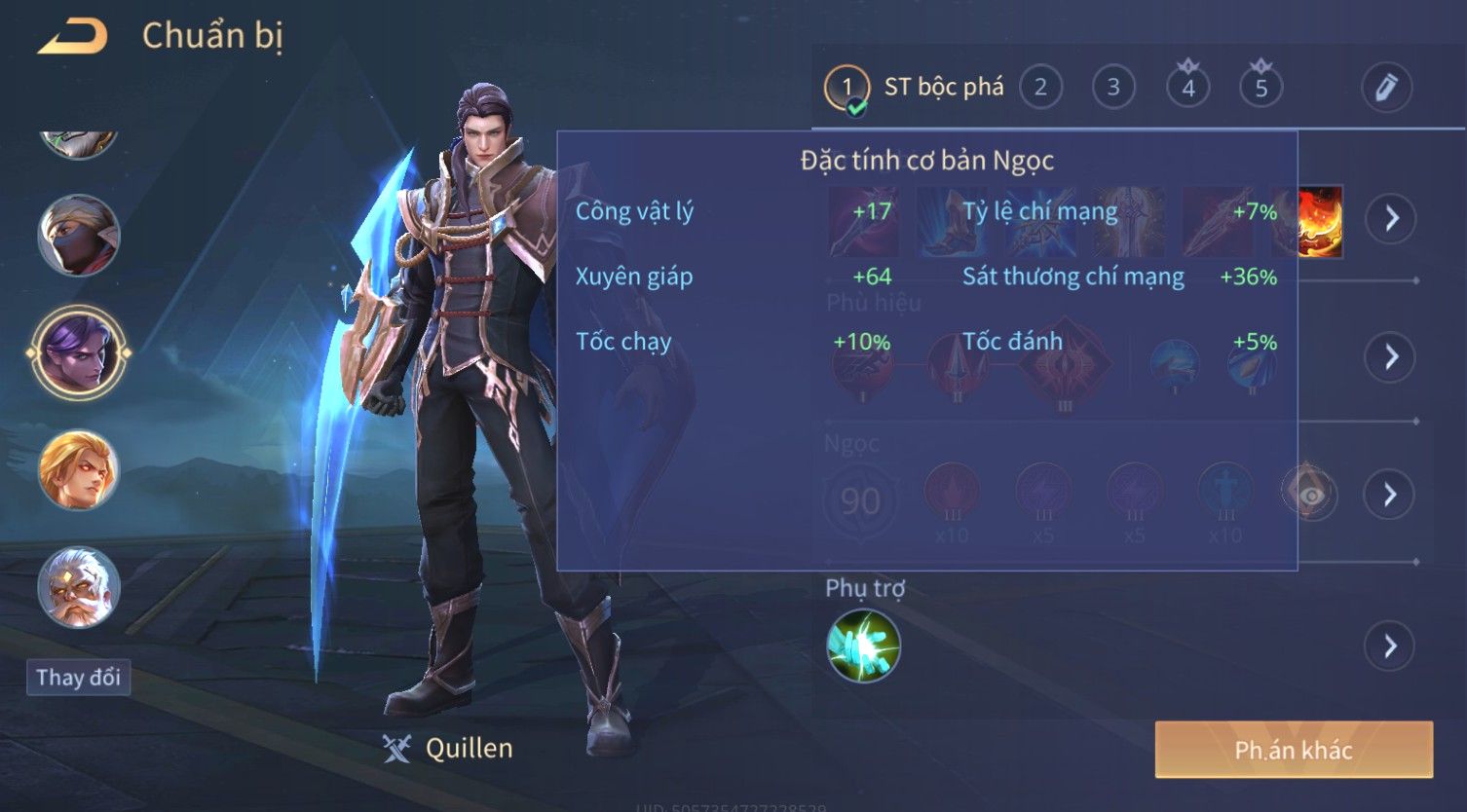Toggle the Ngọc stats eye icon

(x=1310, y=496)
